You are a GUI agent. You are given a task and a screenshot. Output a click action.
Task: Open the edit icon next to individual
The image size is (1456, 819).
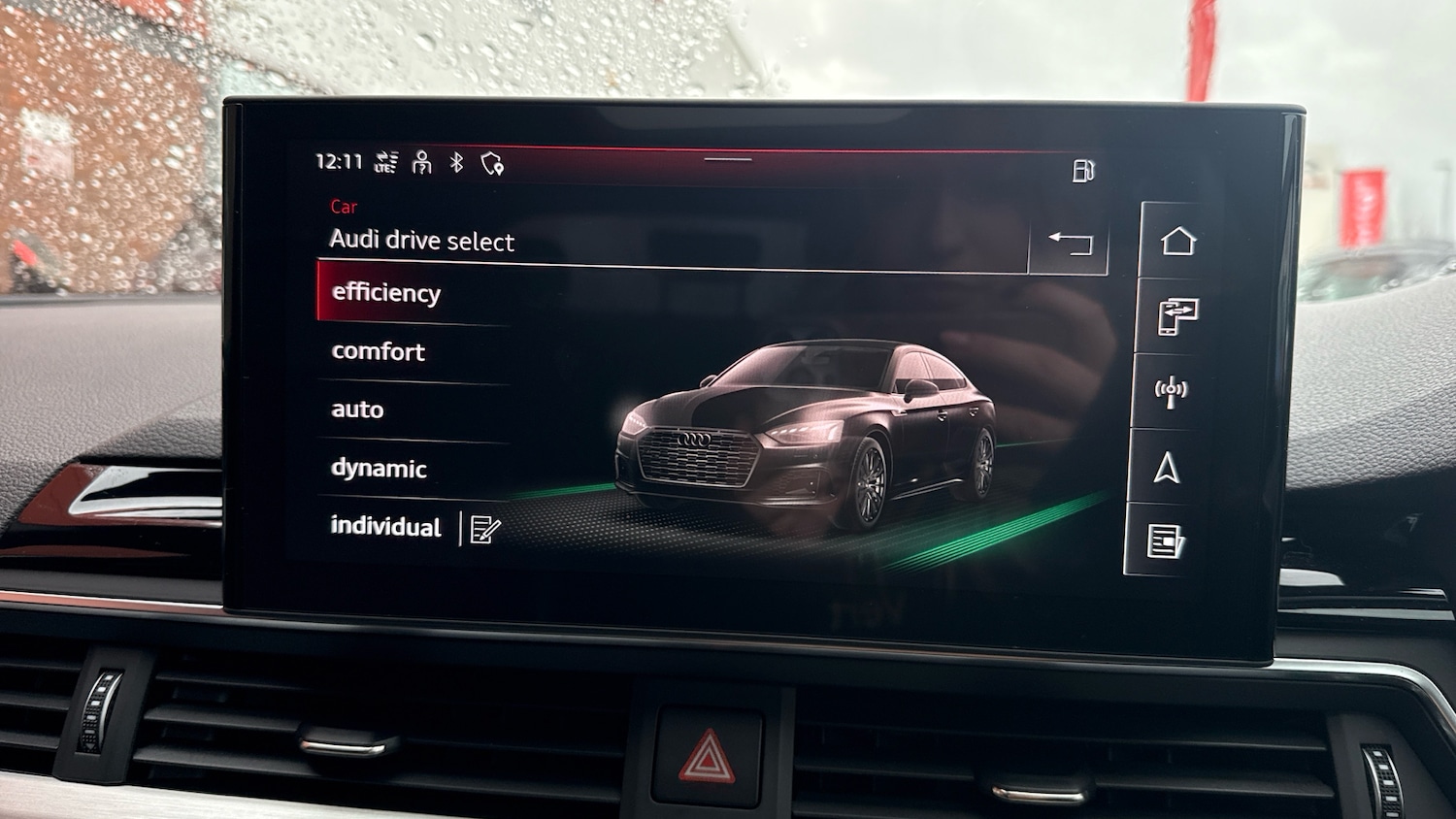coord(485,527)
